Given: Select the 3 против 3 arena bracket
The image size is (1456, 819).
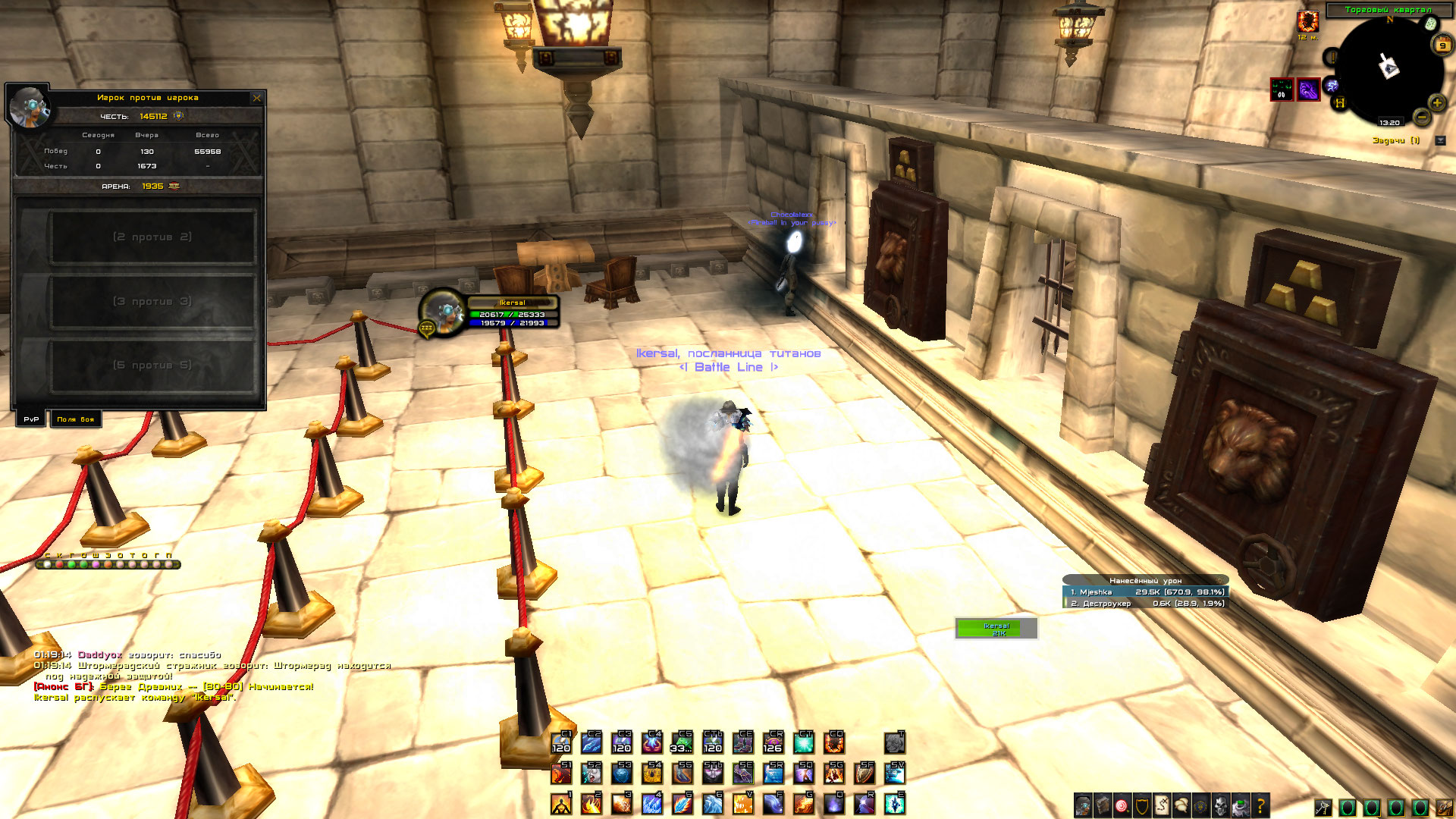Looking at the screenshot, I should (x=152, y=302).
